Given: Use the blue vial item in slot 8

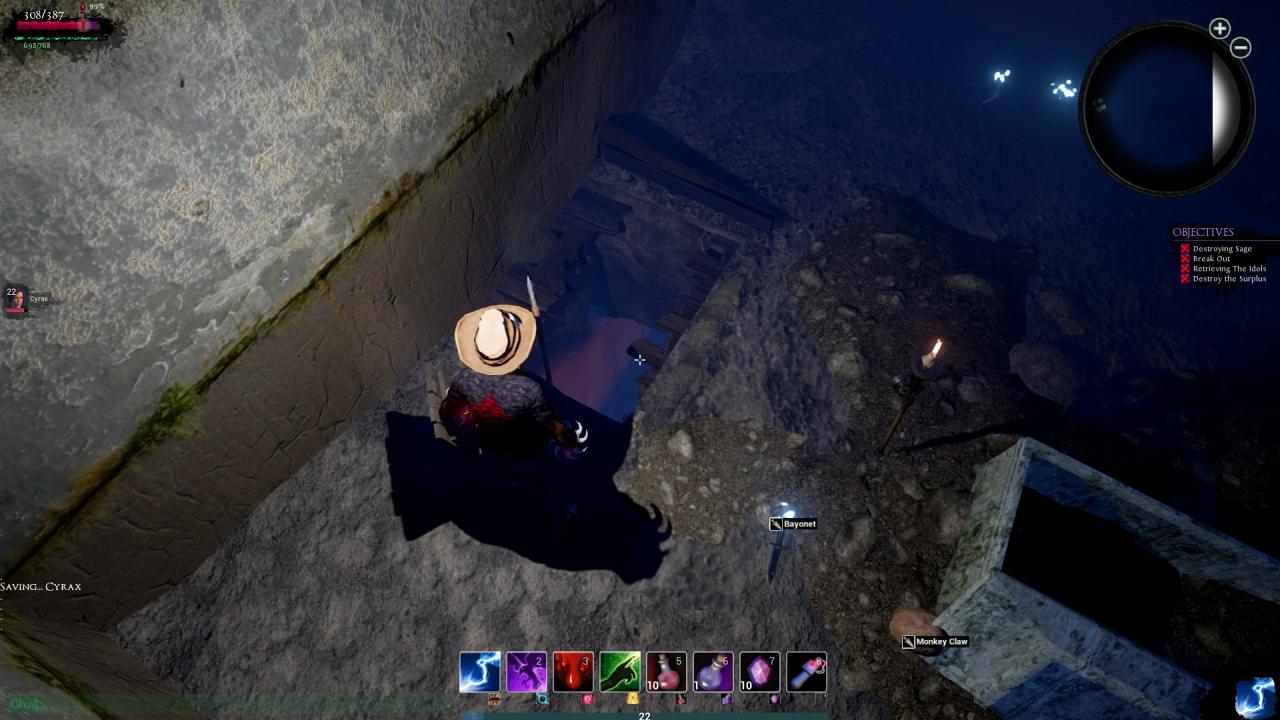Looking at the screenshot, I should point(806,672).
